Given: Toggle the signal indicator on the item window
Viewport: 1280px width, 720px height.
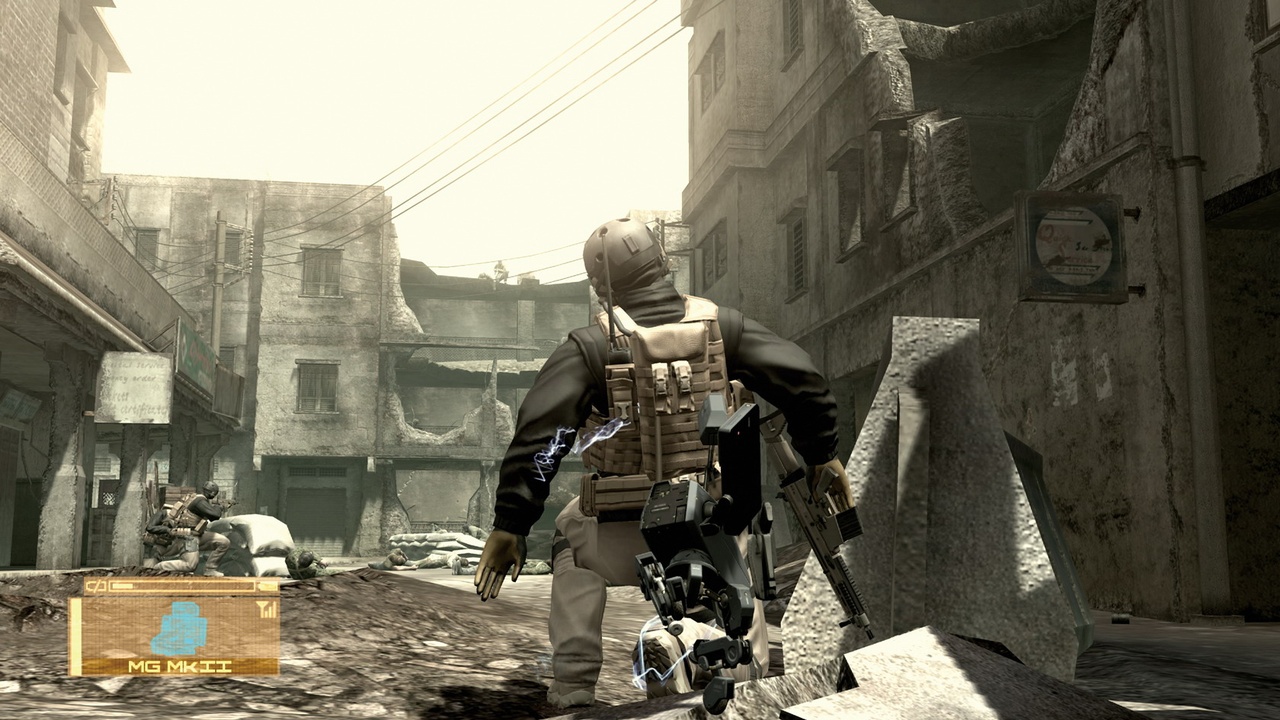Looking at the screenshot, I should 267,608.
